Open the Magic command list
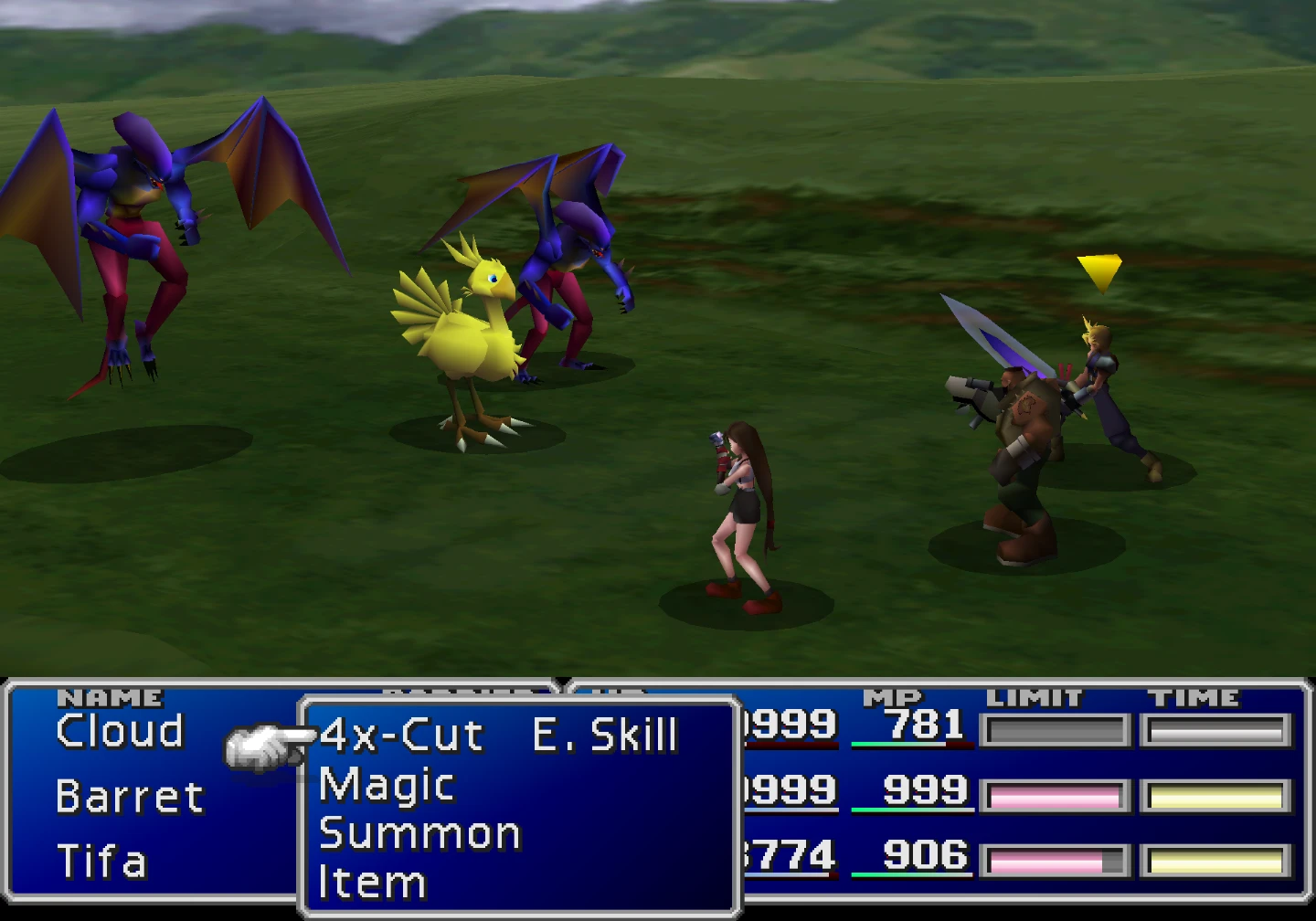Viewport: 1316px width, 921px height. click(387, 785)
